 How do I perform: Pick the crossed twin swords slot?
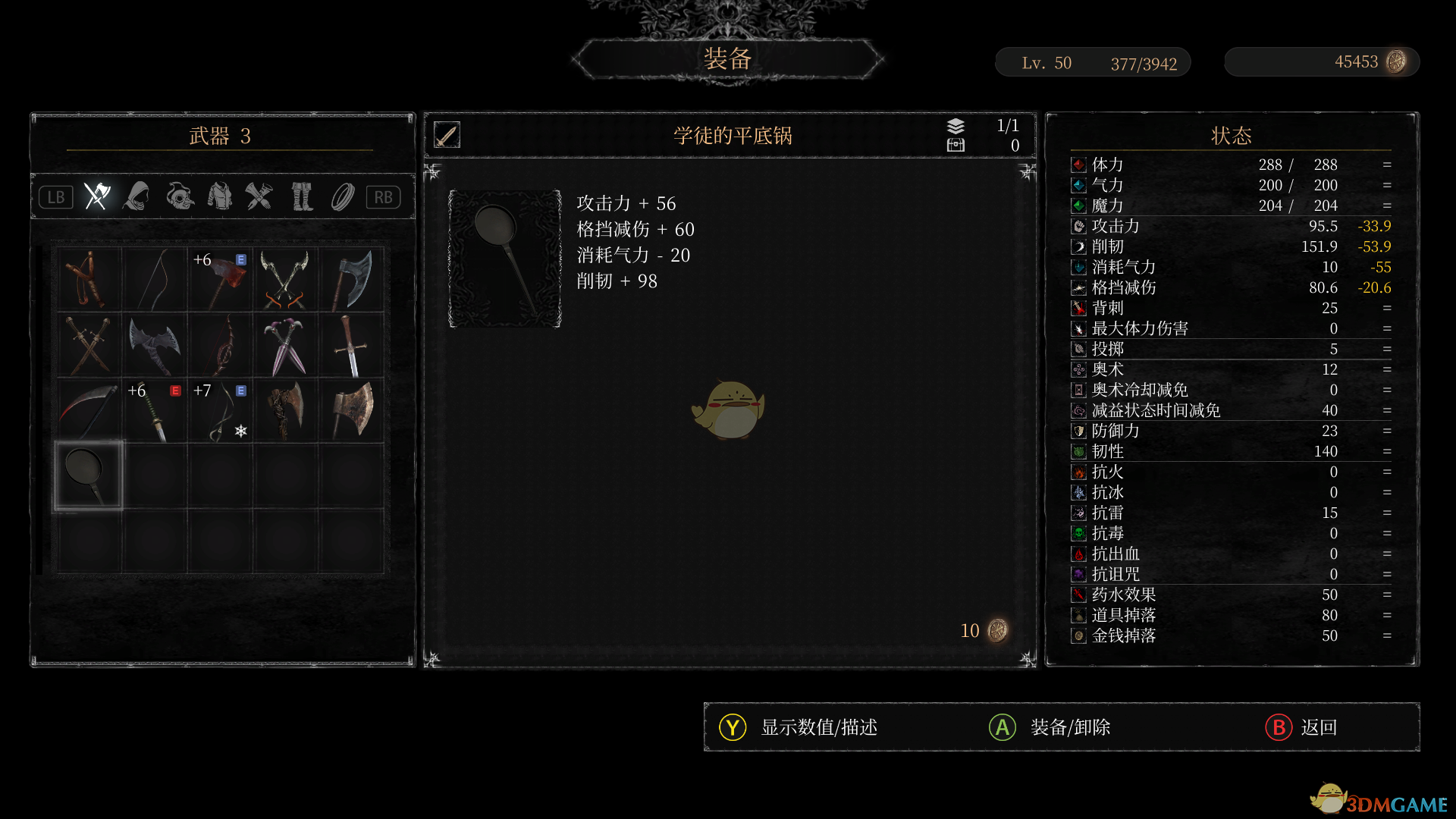pos(89,346)
